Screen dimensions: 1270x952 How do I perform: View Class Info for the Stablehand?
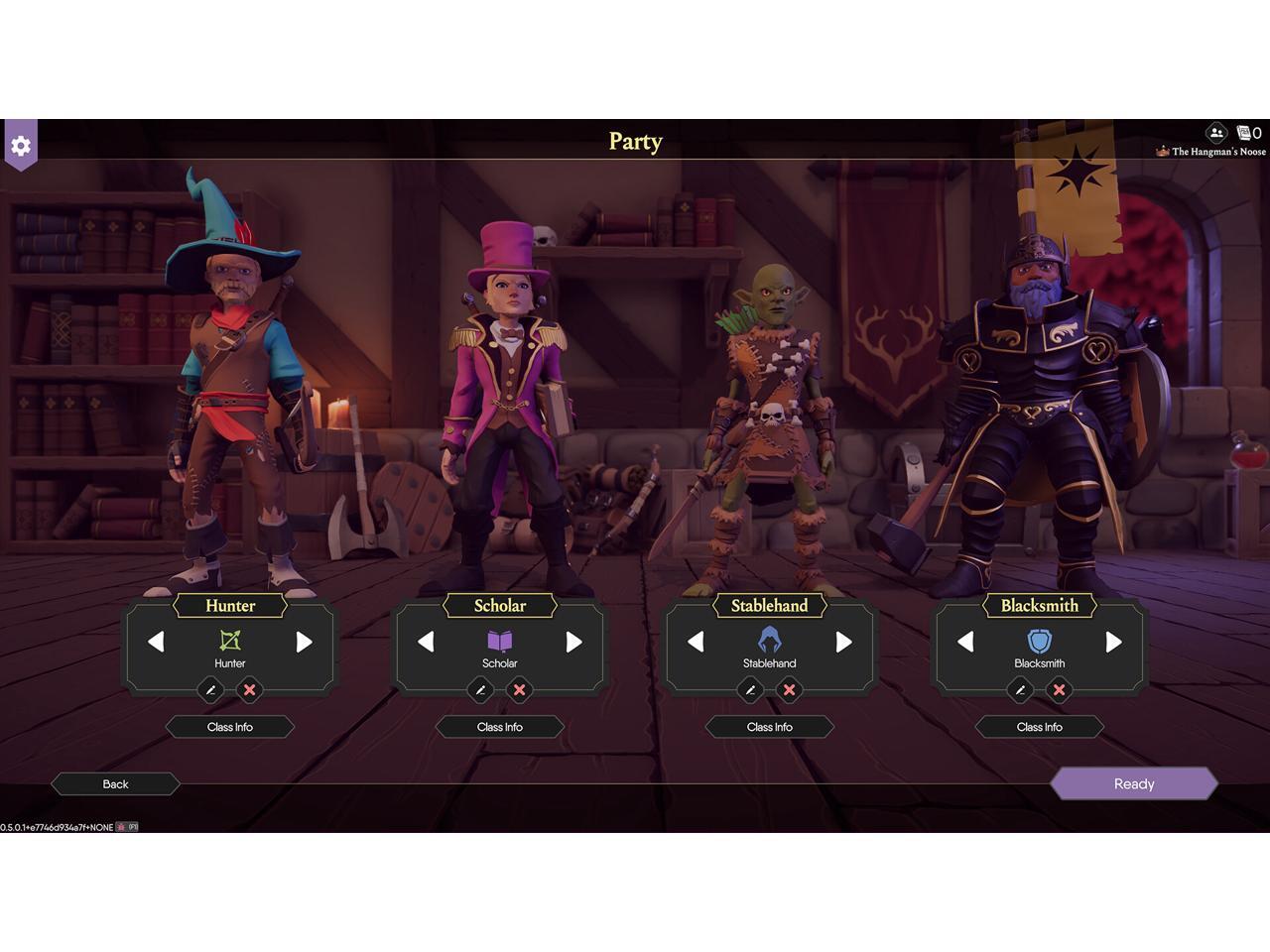770,727
